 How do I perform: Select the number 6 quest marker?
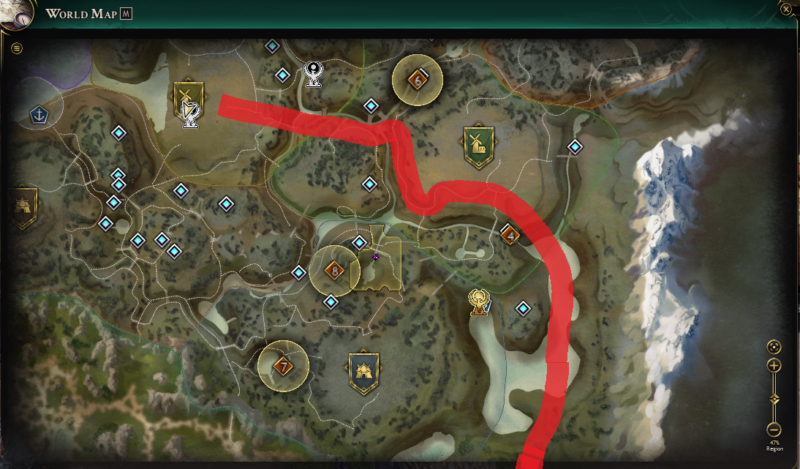tap(418, 79)
